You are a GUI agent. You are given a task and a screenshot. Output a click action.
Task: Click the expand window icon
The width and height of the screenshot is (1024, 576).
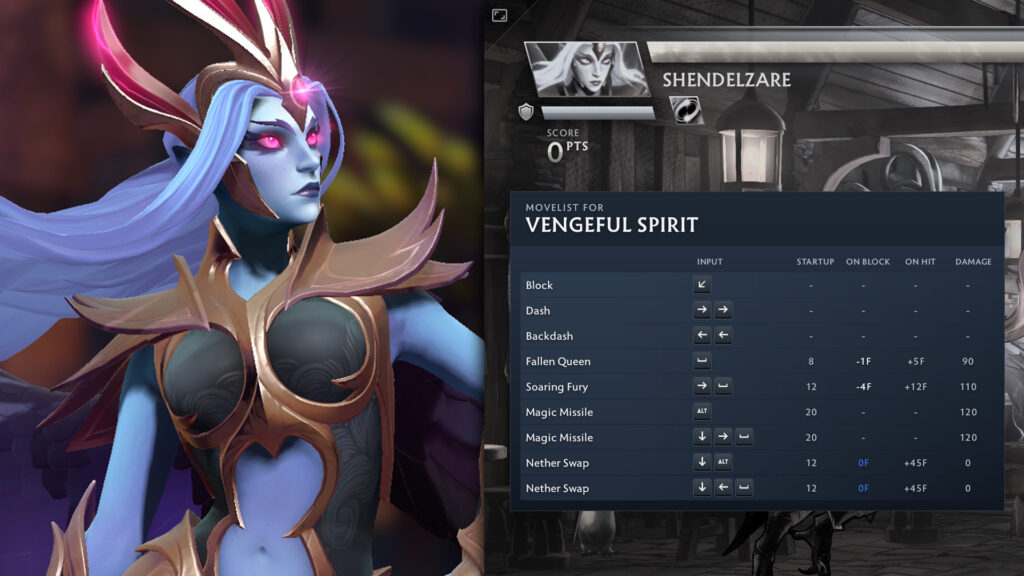[500, 15]
